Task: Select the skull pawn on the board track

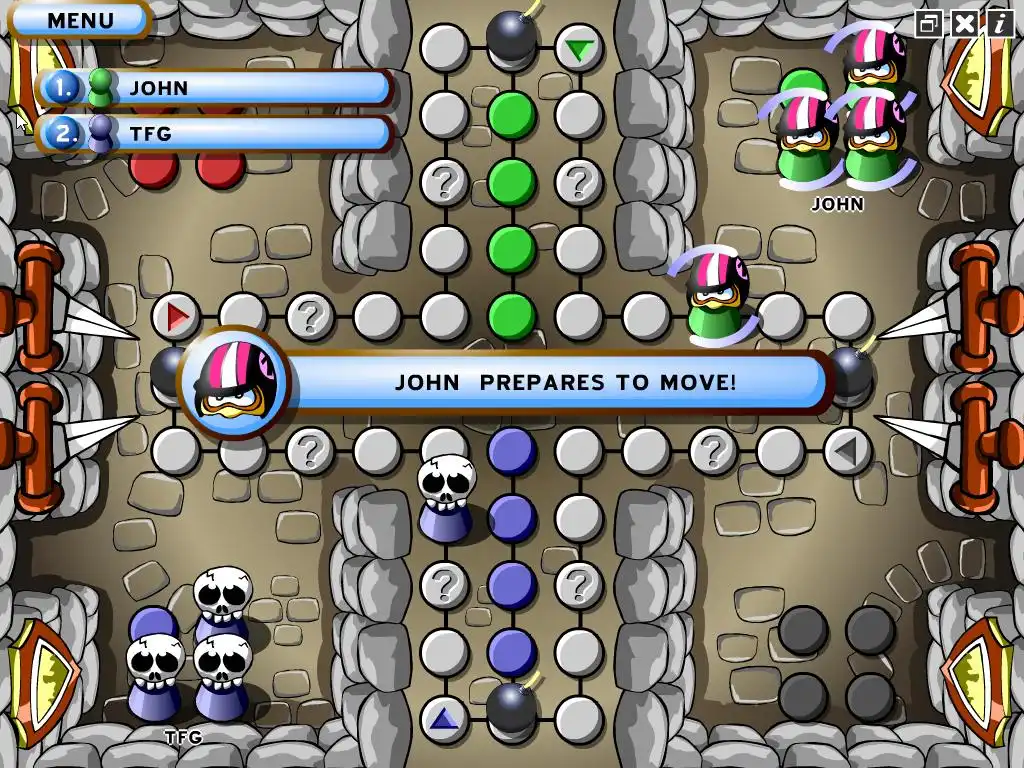Action: pyautogui.click(x=444, y=498)
